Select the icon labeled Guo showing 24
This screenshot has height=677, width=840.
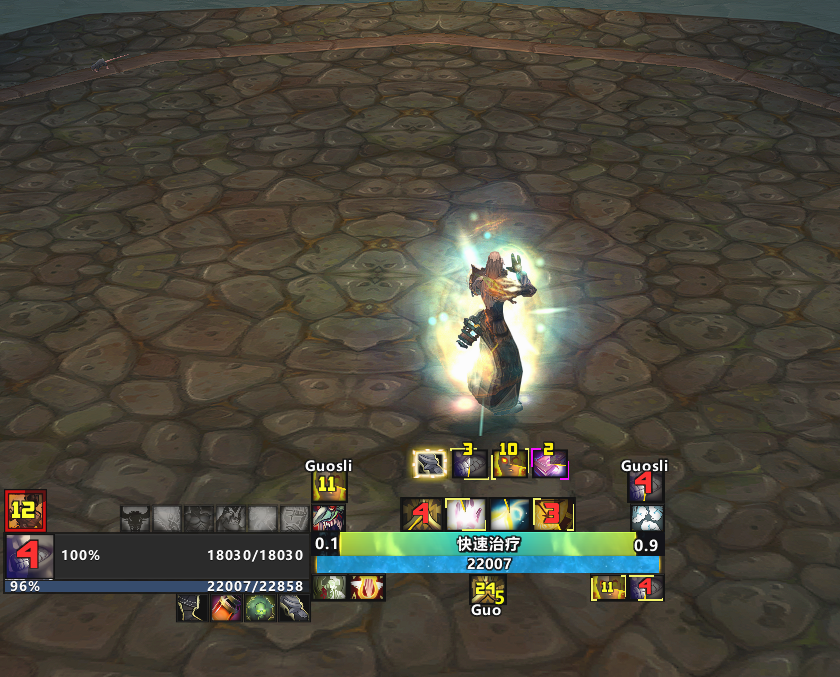click(487, 589)
